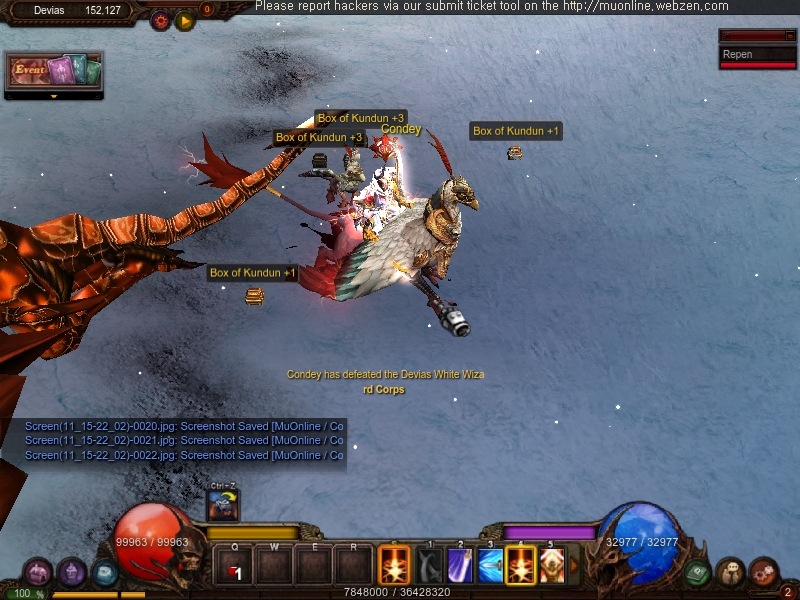Click the pet icon labelled Ctrl+Z
Viewport: 800px width, 600px height.
[222, 506]
